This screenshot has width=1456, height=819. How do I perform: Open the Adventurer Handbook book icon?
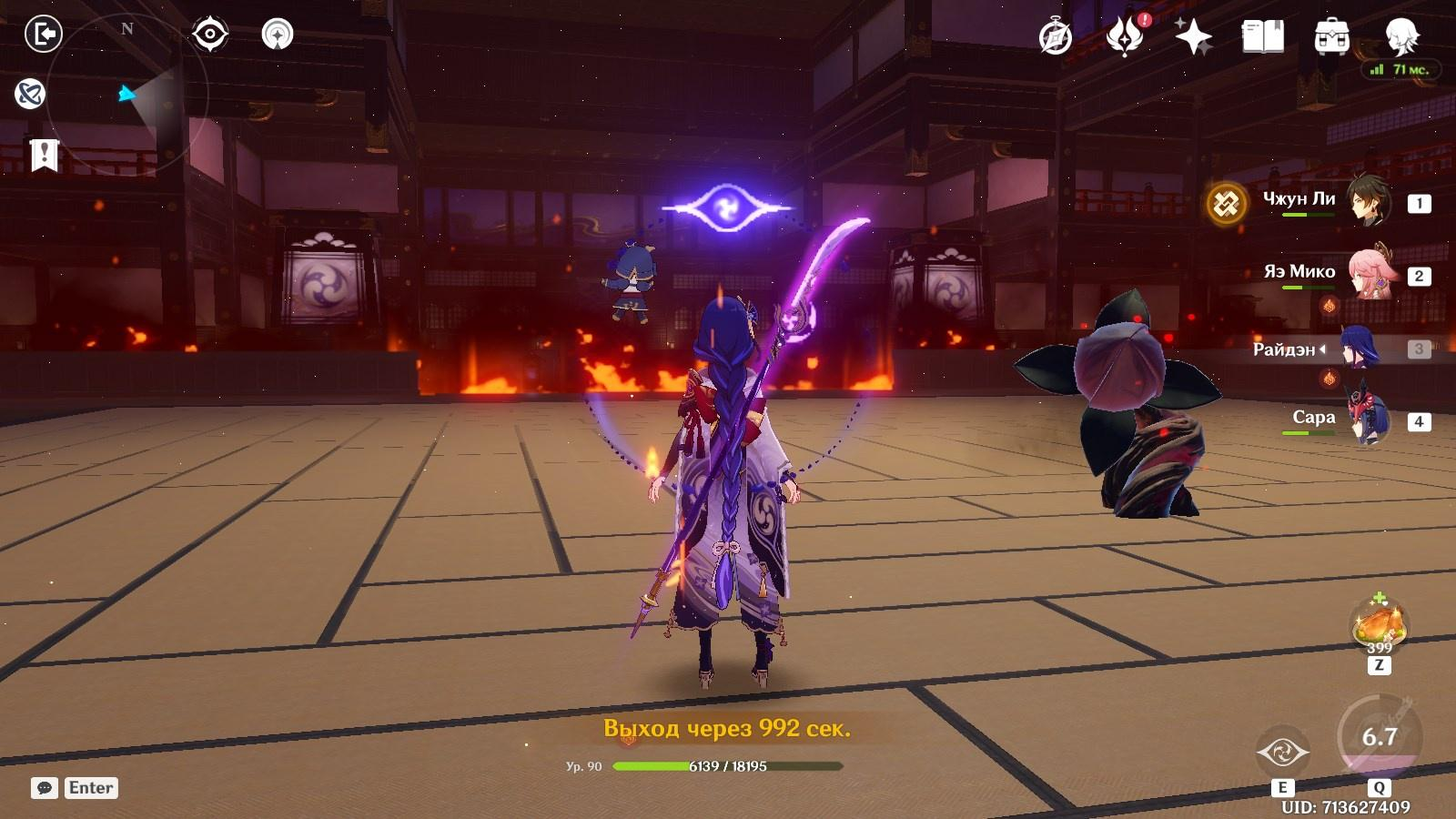(x=1262, y=37)
